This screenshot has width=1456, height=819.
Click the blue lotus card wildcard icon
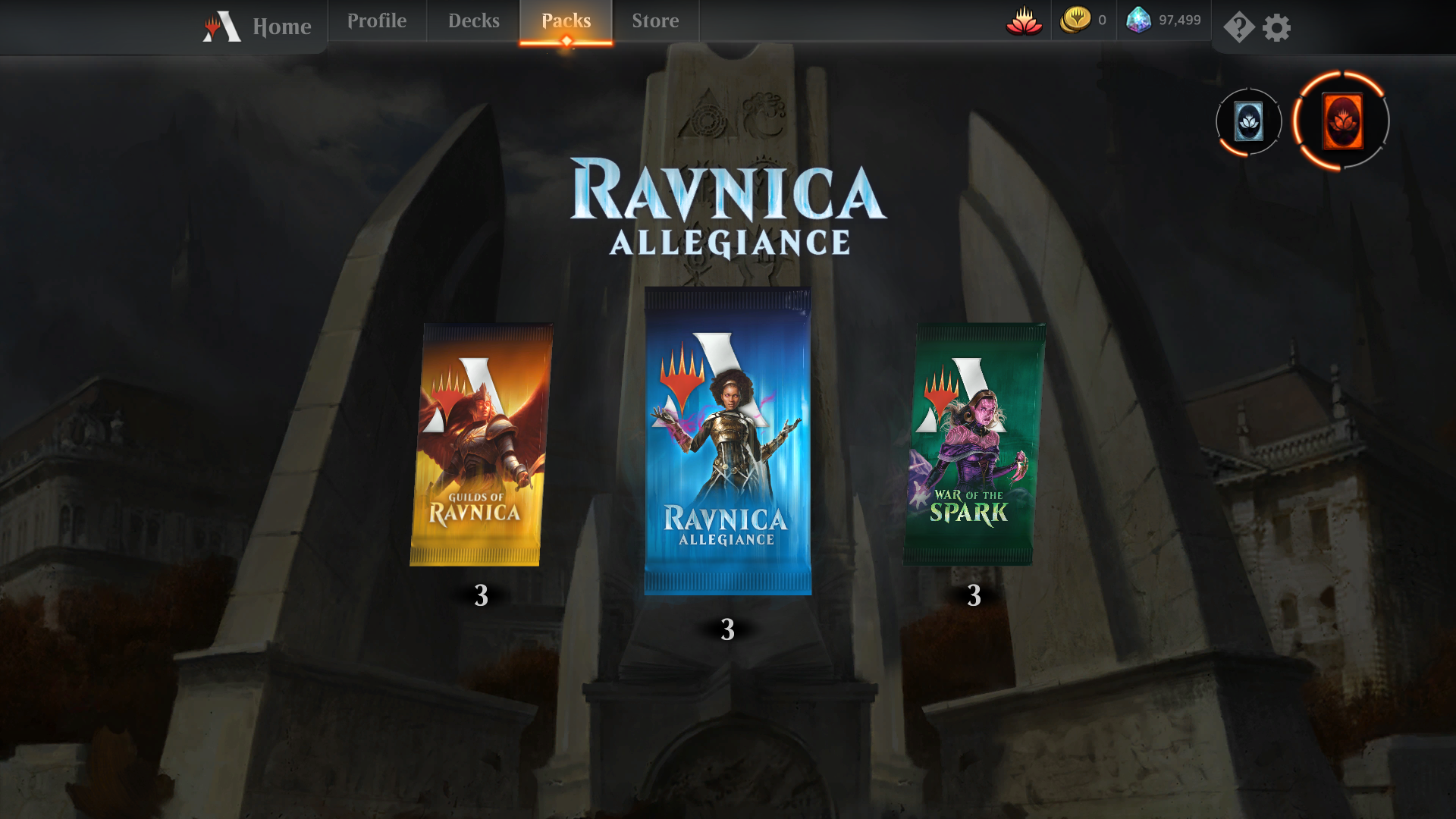point(1248,121)
